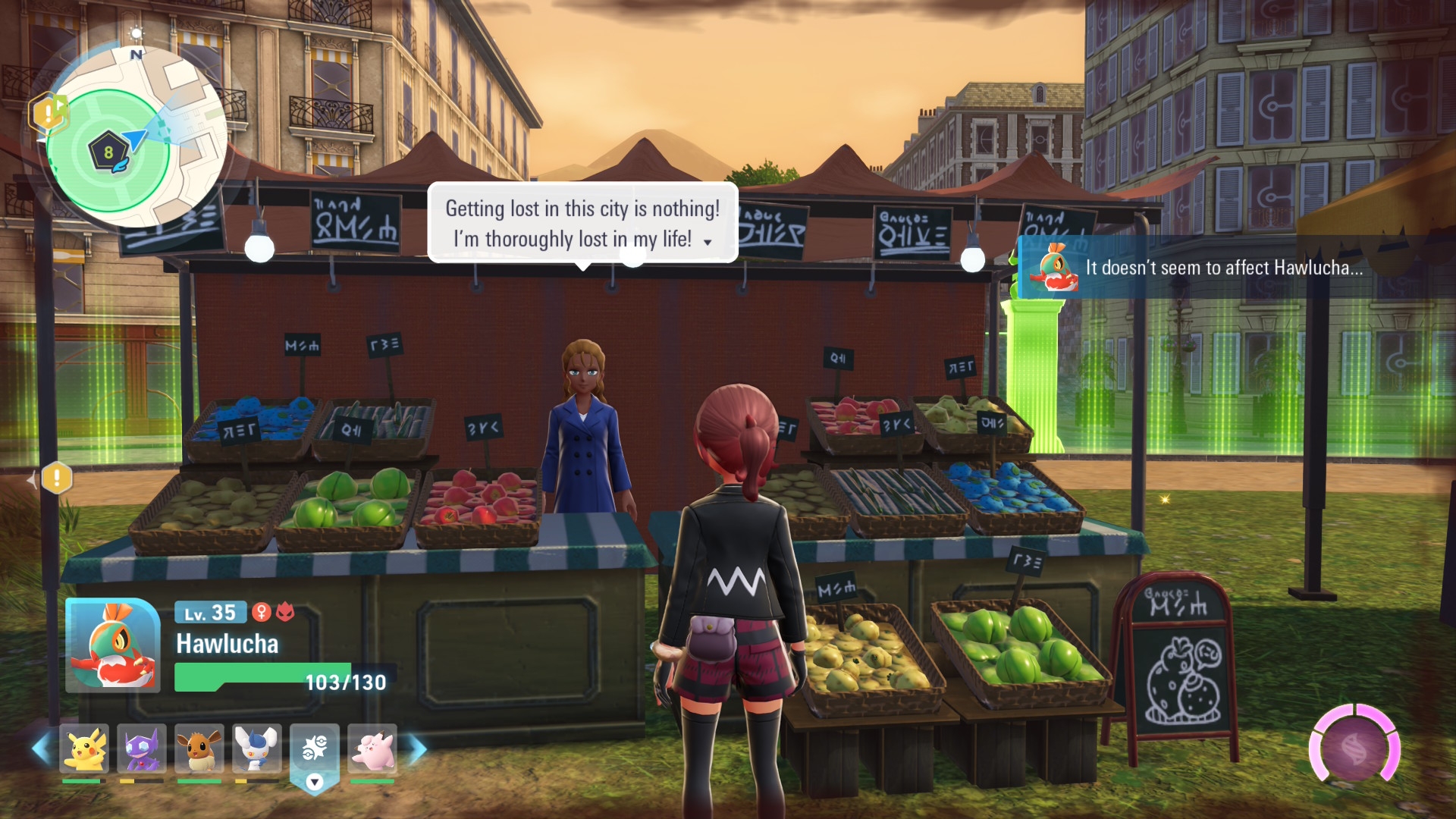Select Eevee in the party bar
This screenshot has height=819, width=1456.
(x=199, y=748)
